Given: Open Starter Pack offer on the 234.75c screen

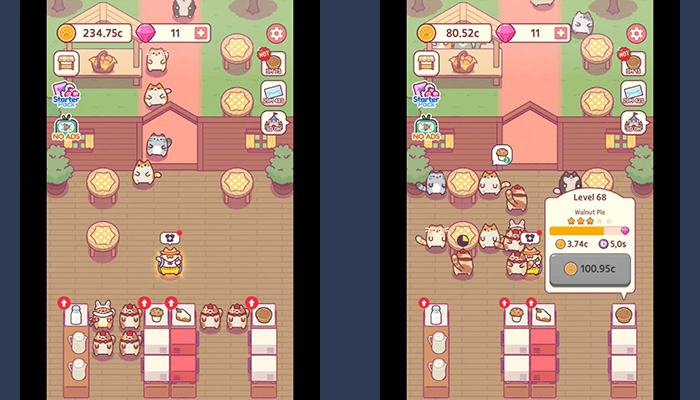Looking at the screenshot, I should coord(66,97).
